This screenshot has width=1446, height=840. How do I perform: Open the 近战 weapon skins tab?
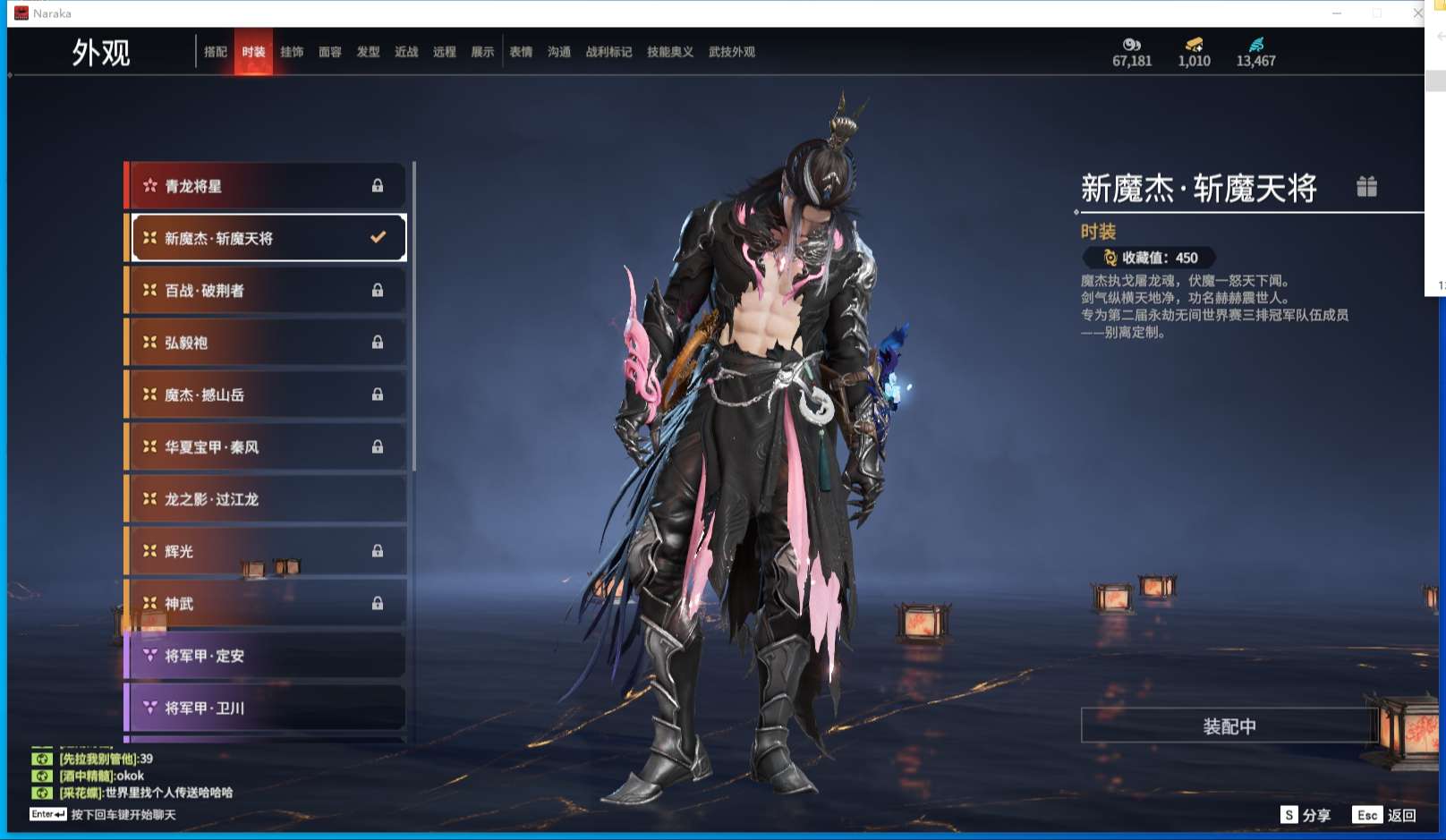[406, 52]
